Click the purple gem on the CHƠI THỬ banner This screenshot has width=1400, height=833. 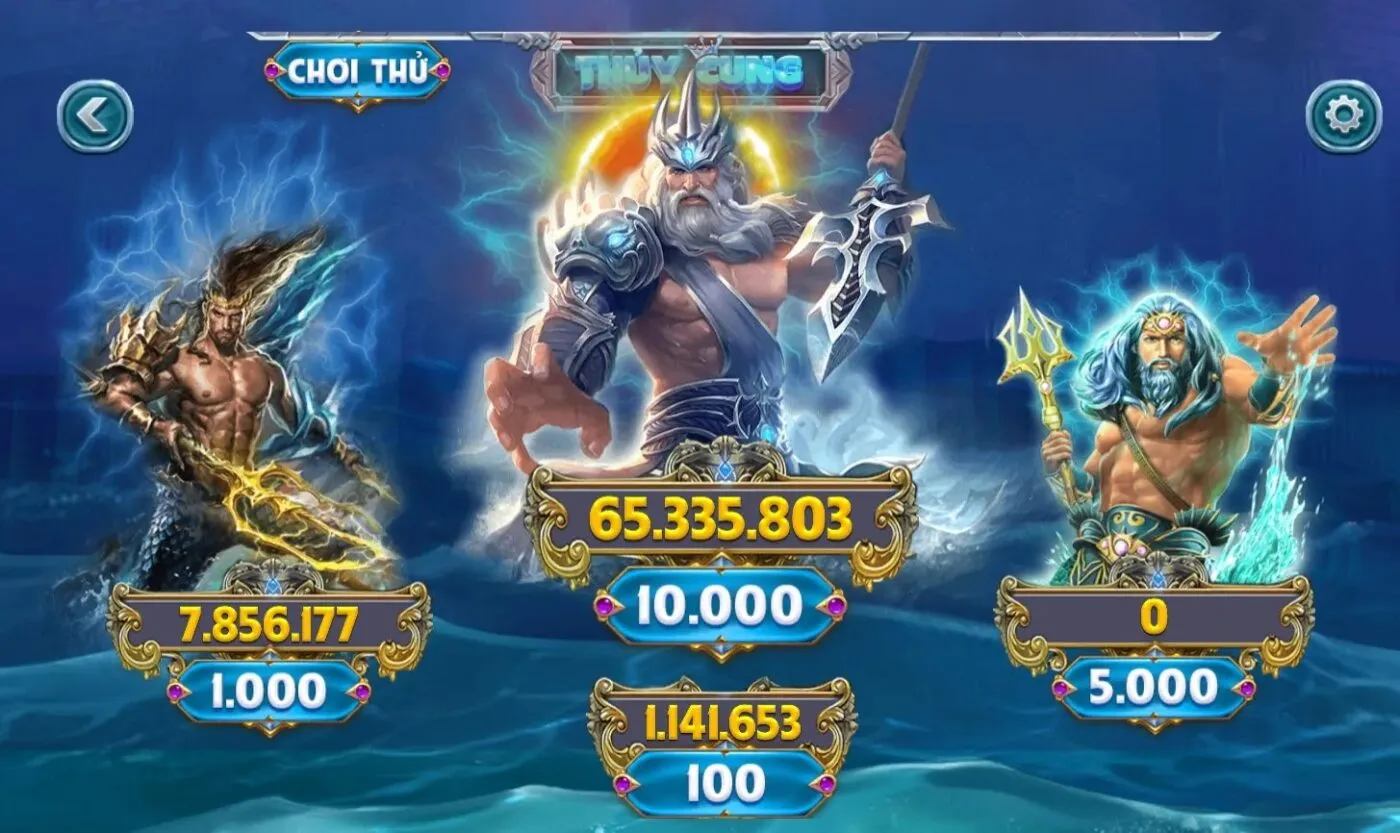click(270, 72)
